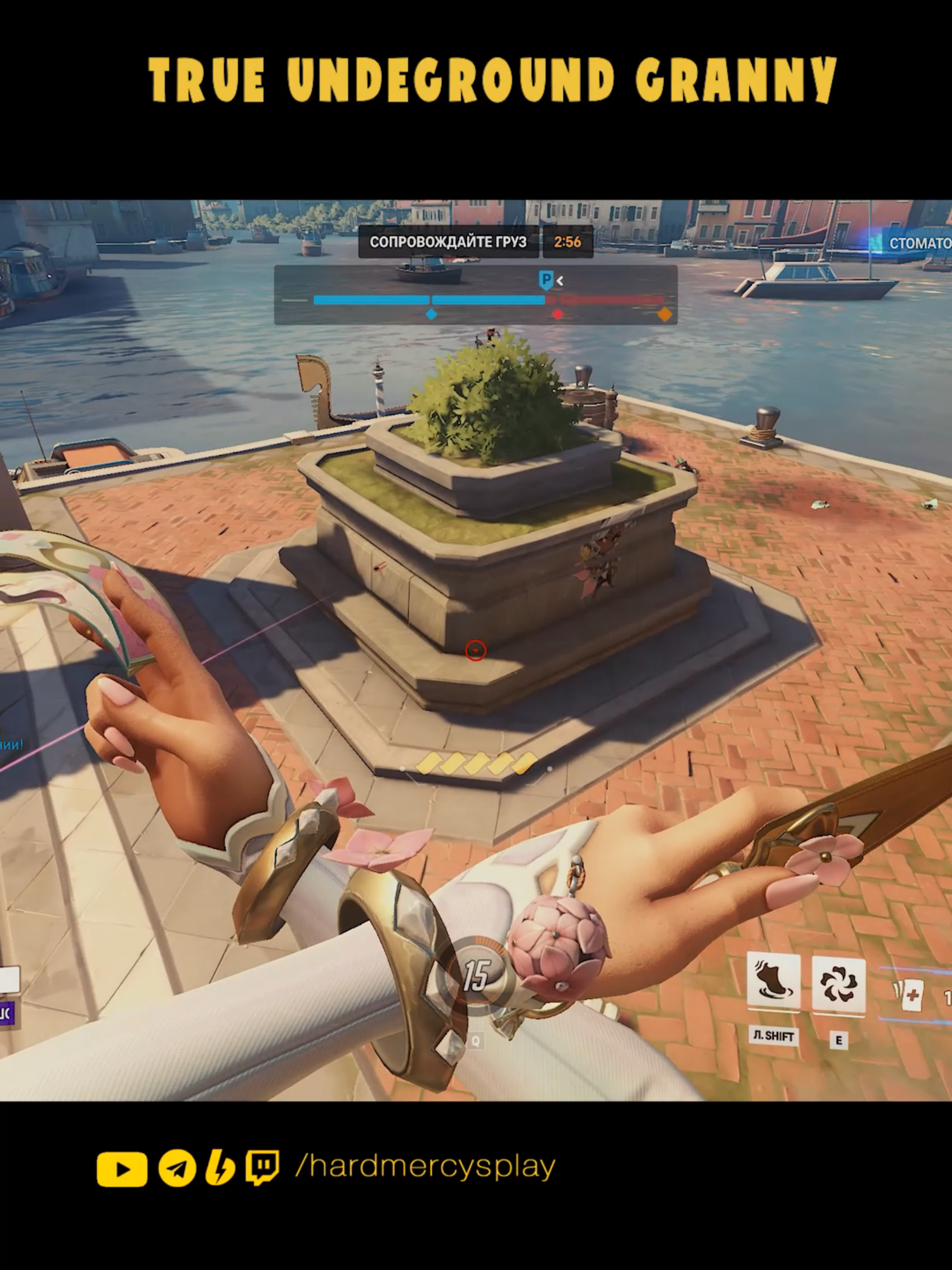Click the 'E' keybind label
The width and height of the screenshot is (952, 1270).
[x=840, y=1040]
